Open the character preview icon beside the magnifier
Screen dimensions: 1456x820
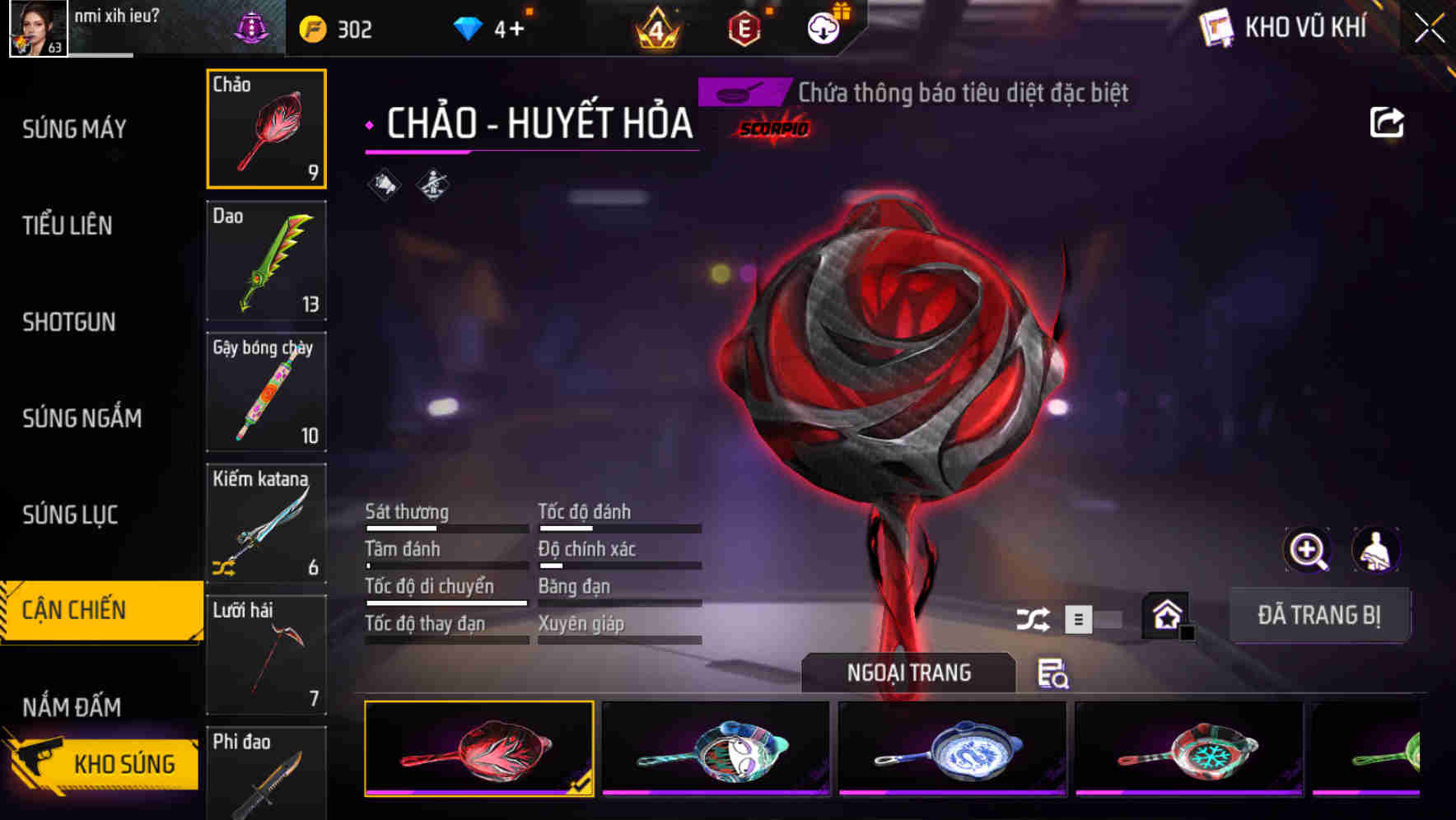point(1376,550)
